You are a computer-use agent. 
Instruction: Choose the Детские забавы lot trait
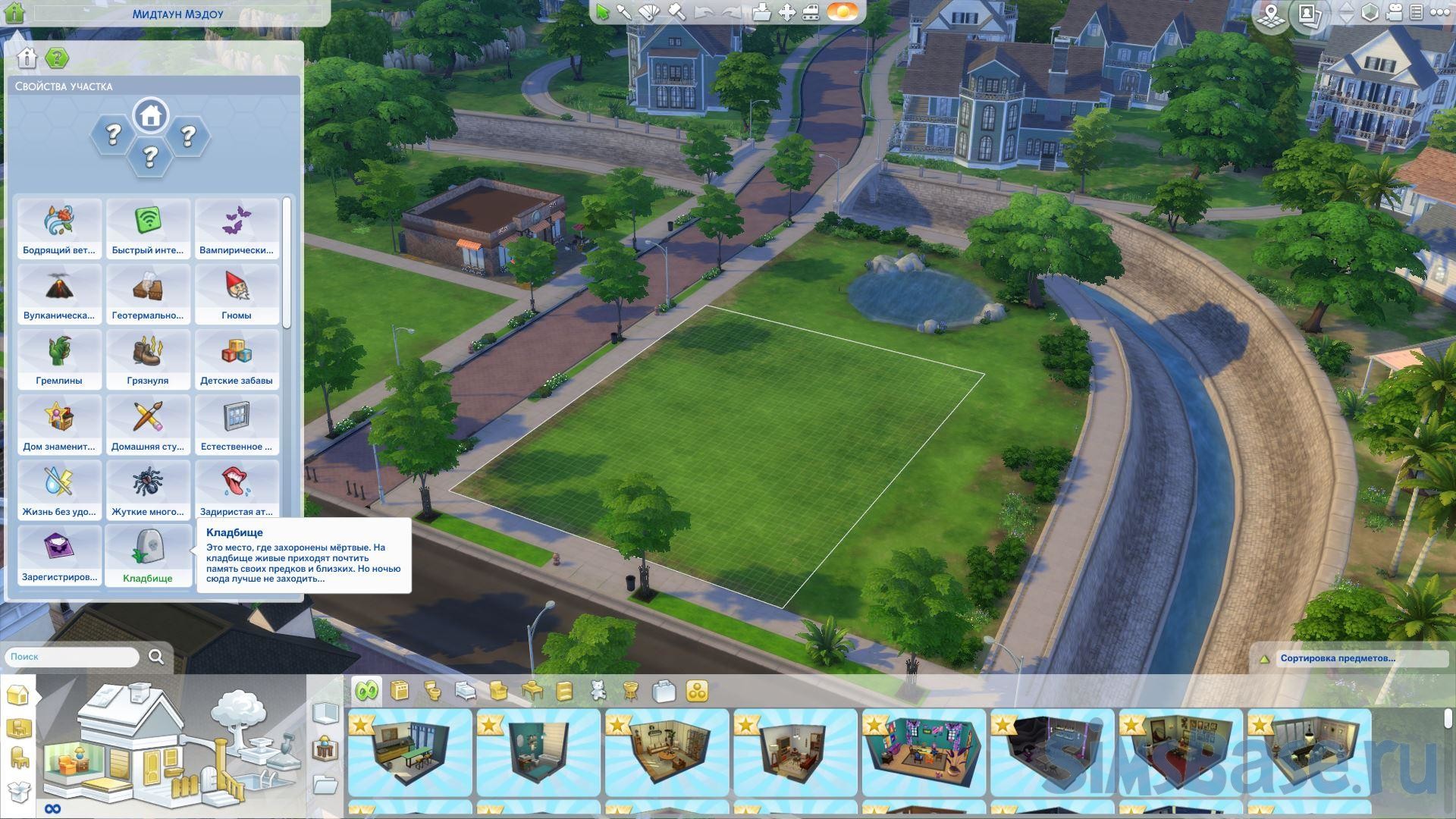(x=237, y=359)
